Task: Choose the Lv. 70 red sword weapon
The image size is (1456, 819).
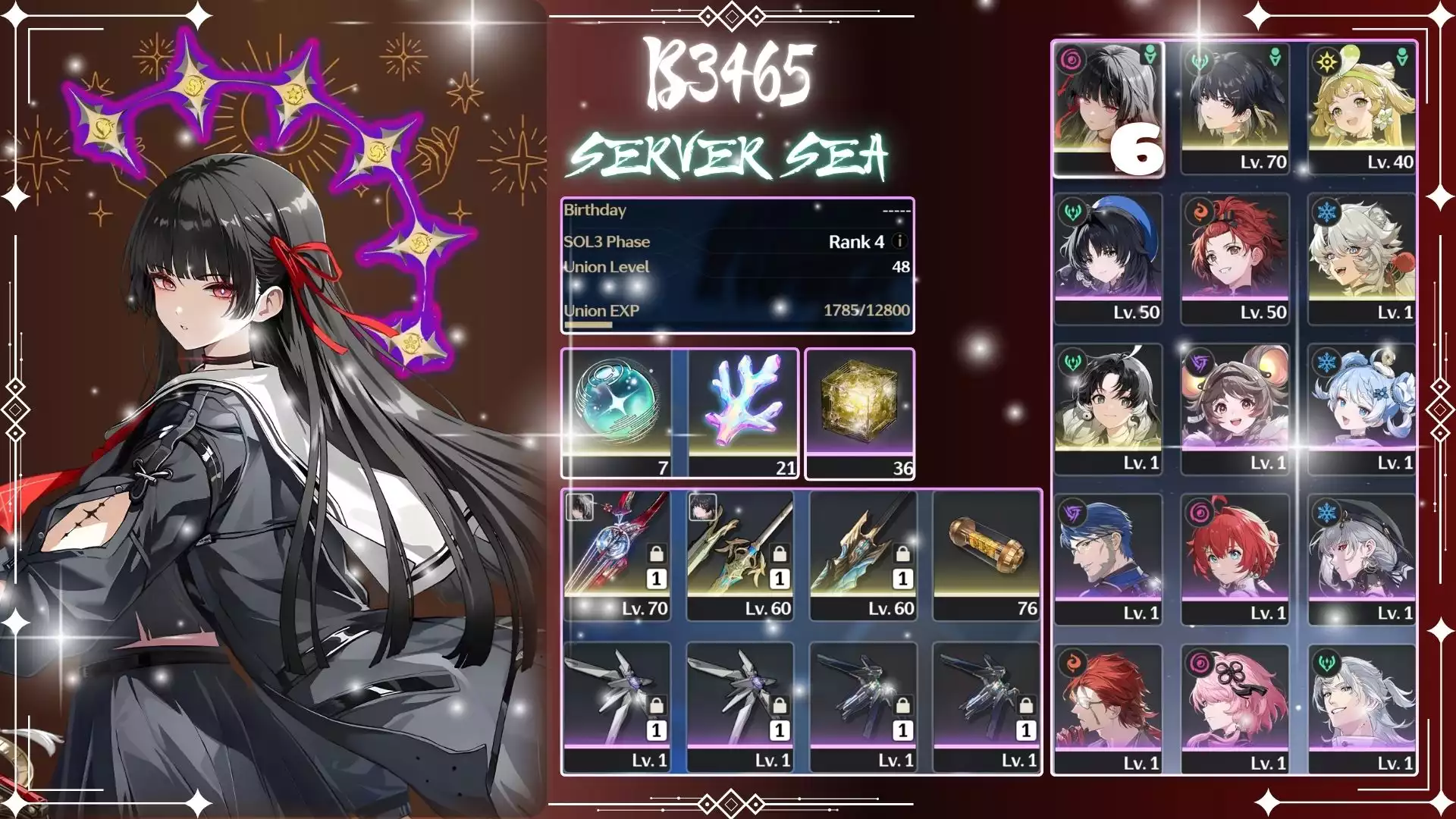Action: click(x=617, y=555)
